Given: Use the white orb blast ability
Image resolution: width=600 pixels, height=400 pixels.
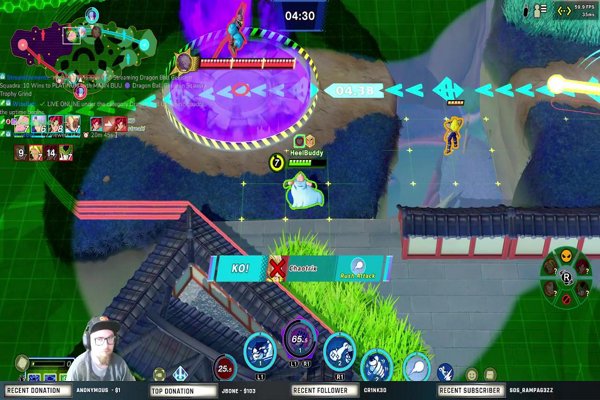Looking at the screenshot, I should coord(412,365).
